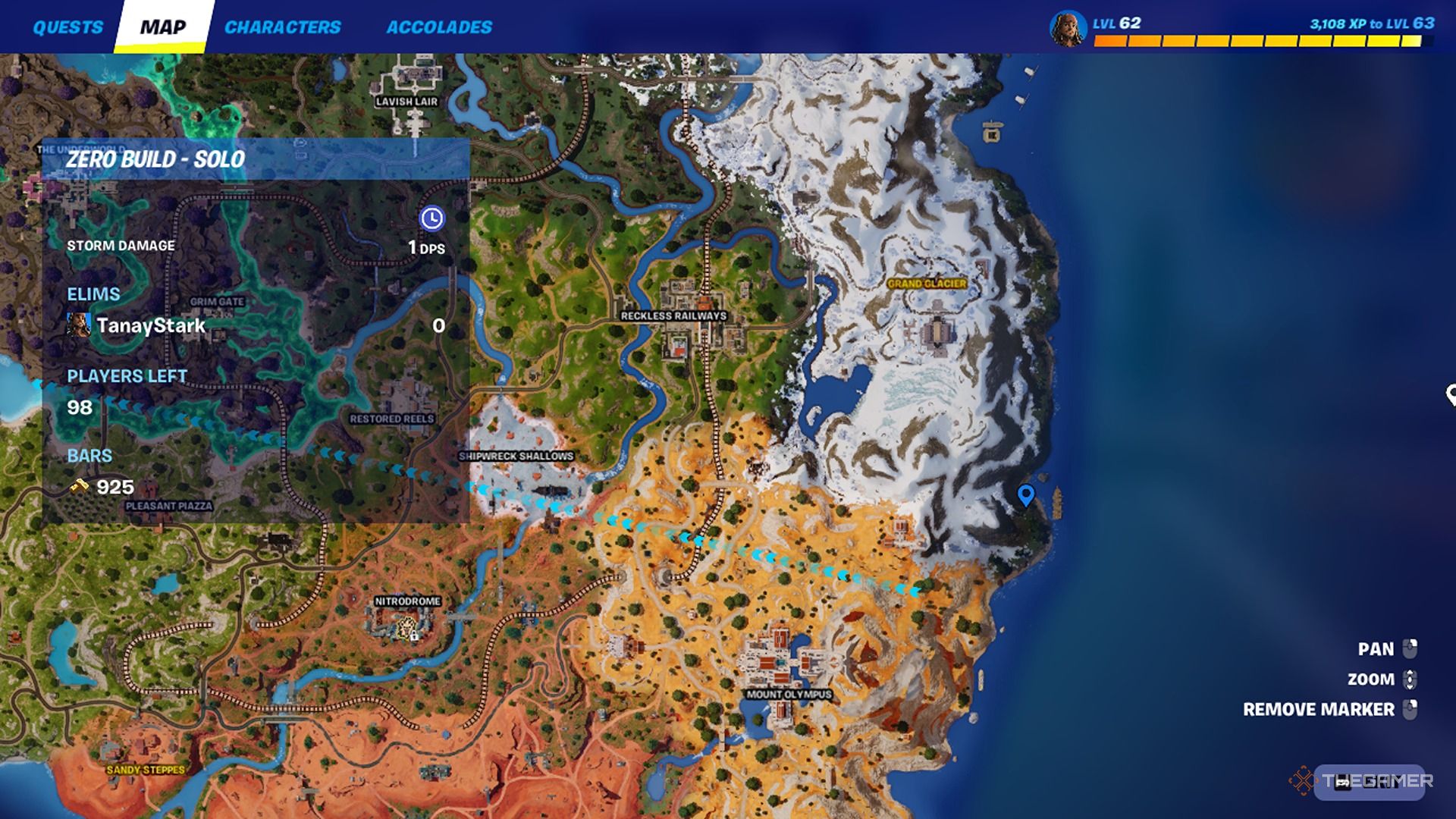Select the Map tab
This screenshot has height=819, width=1456.
pos(164,27)
